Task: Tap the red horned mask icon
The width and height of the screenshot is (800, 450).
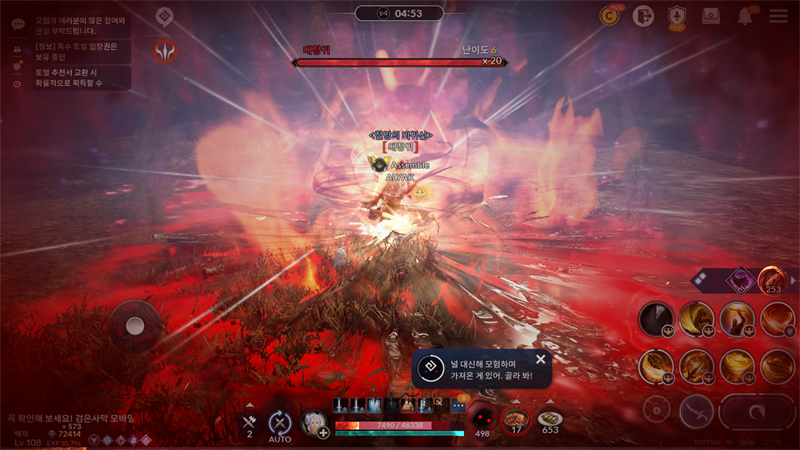Action: (165, 50)
